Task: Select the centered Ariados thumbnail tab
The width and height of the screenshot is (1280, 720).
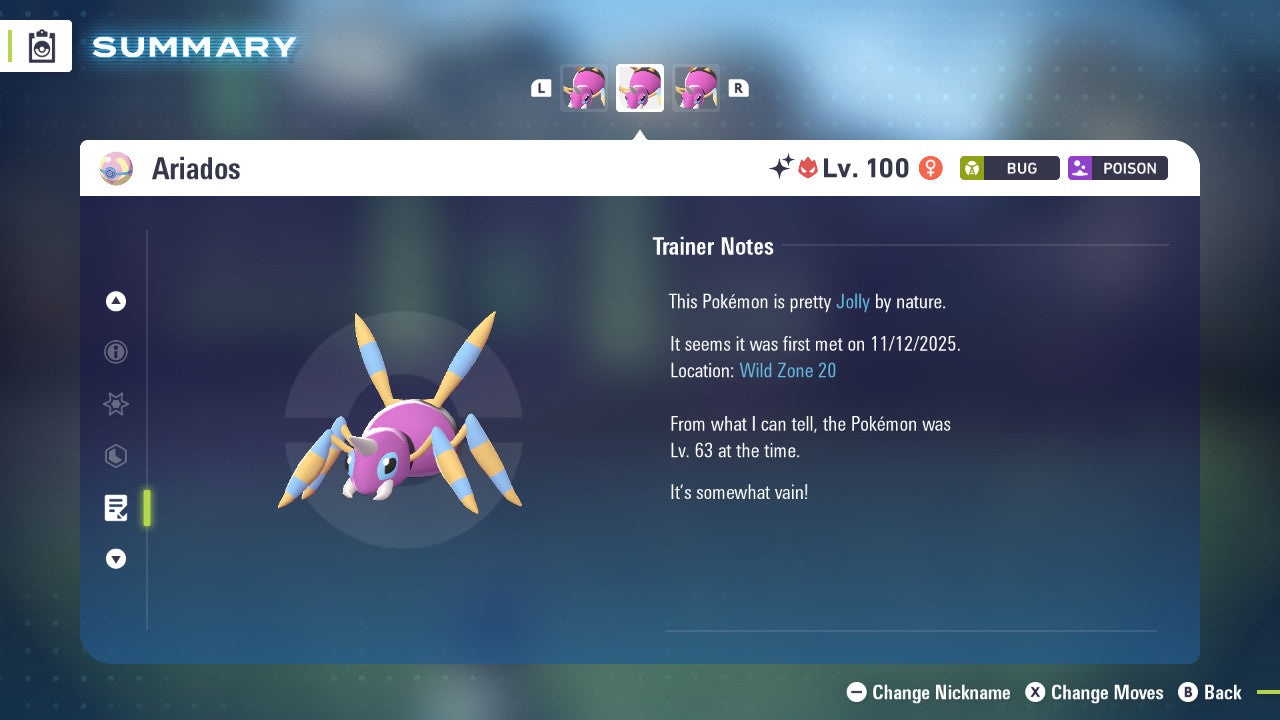Action: pyautogui.click(x=640, y=87)
